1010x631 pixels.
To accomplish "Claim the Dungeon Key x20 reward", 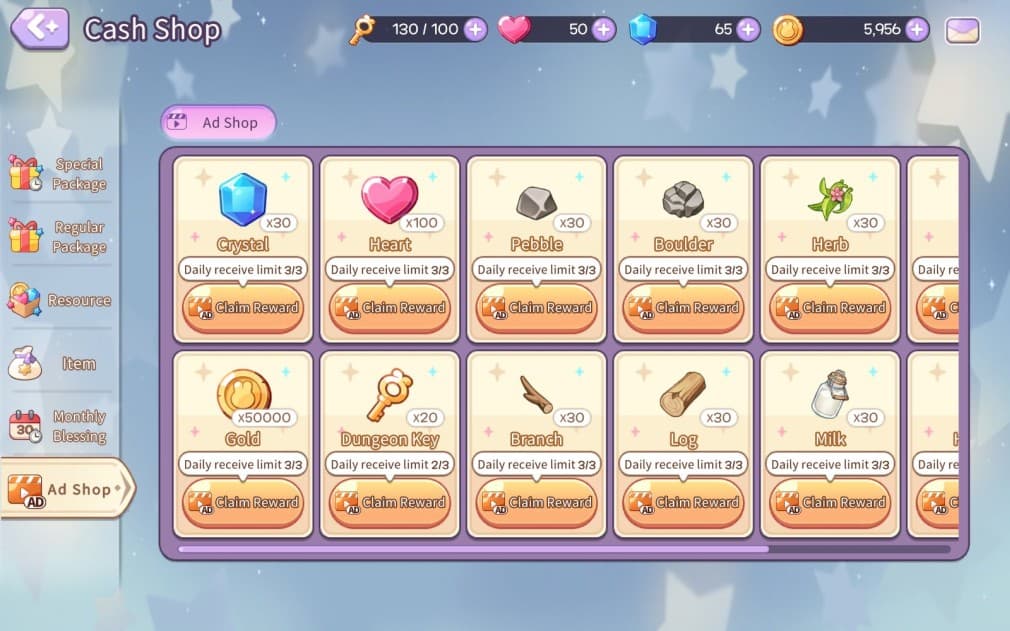I will [390, 503].
